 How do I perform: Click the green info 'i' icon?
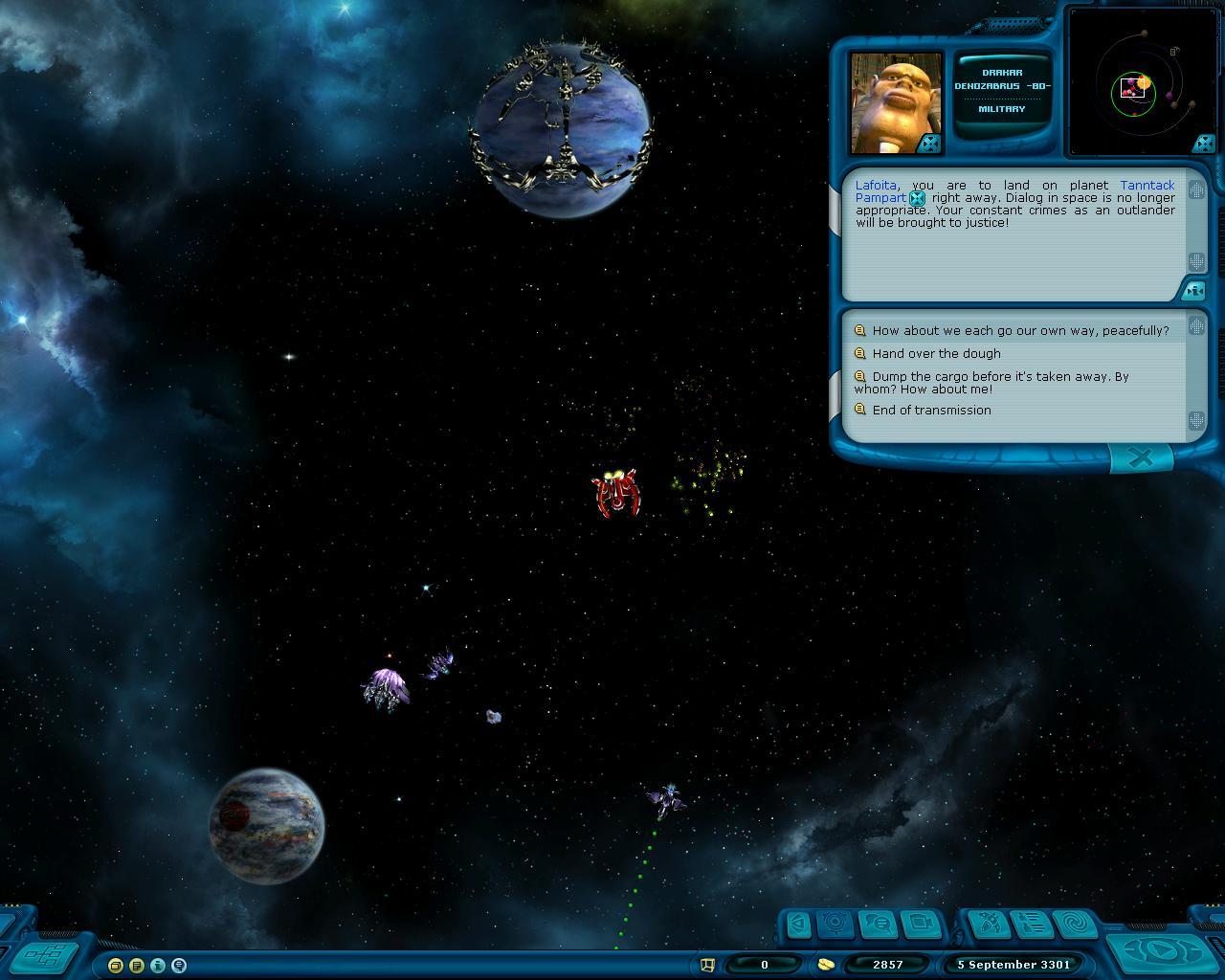point(158,966)
